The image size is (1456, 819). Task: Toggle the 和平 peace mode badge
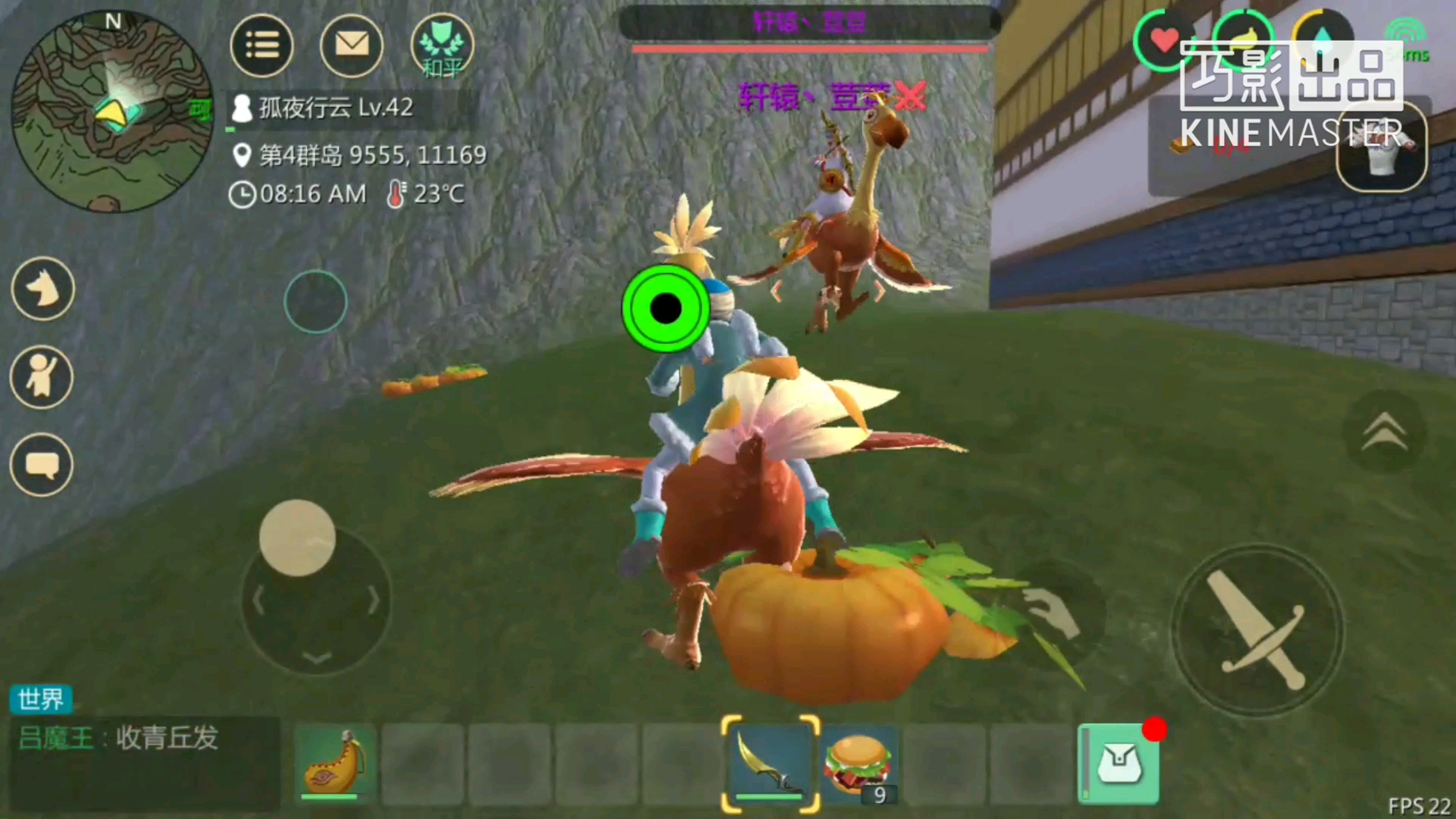coord(442,47)
